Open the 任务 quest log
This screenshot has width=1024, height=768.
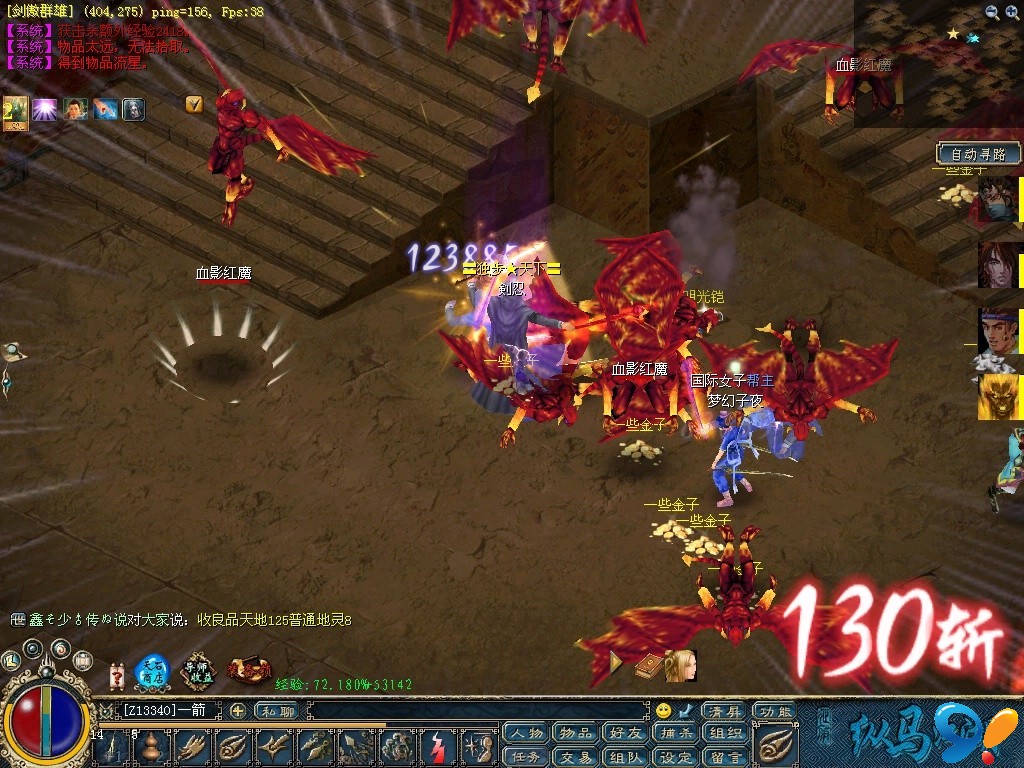click(x=526, y=757)
